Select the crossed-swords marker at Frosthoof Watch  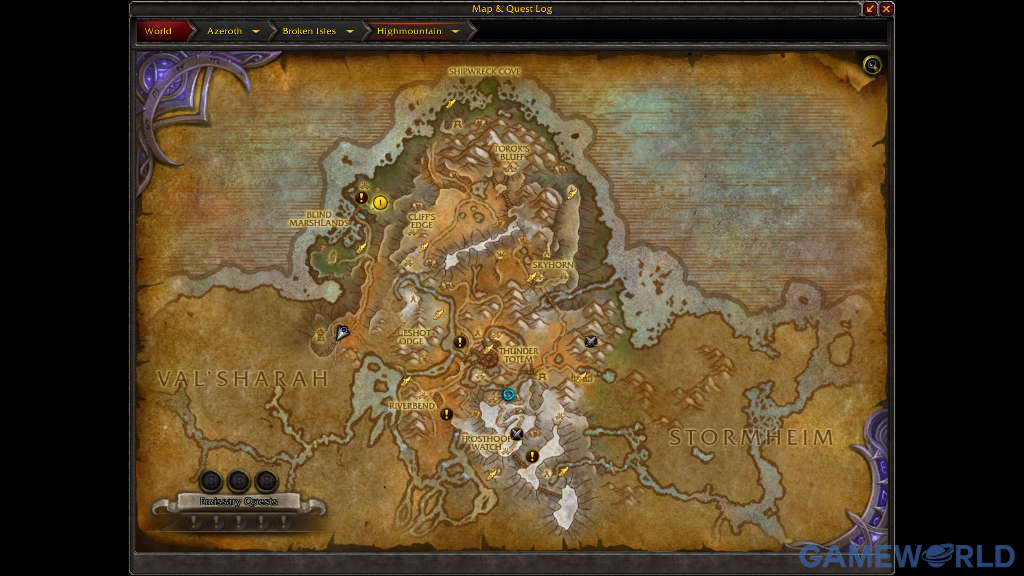pos(516,433)
